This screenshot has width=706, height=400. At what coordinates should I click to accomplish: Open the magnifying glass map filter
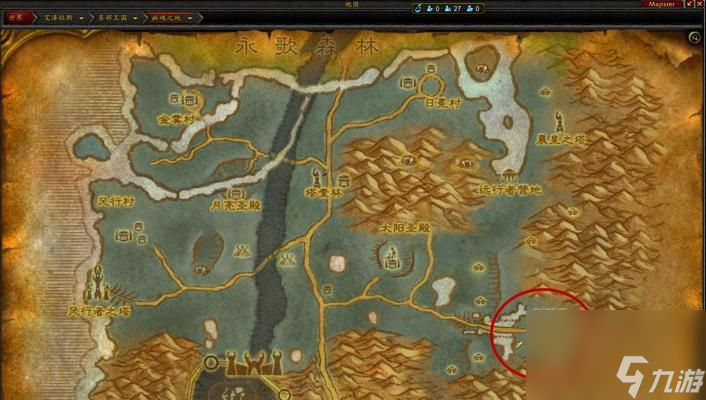[x=694, y=38]
